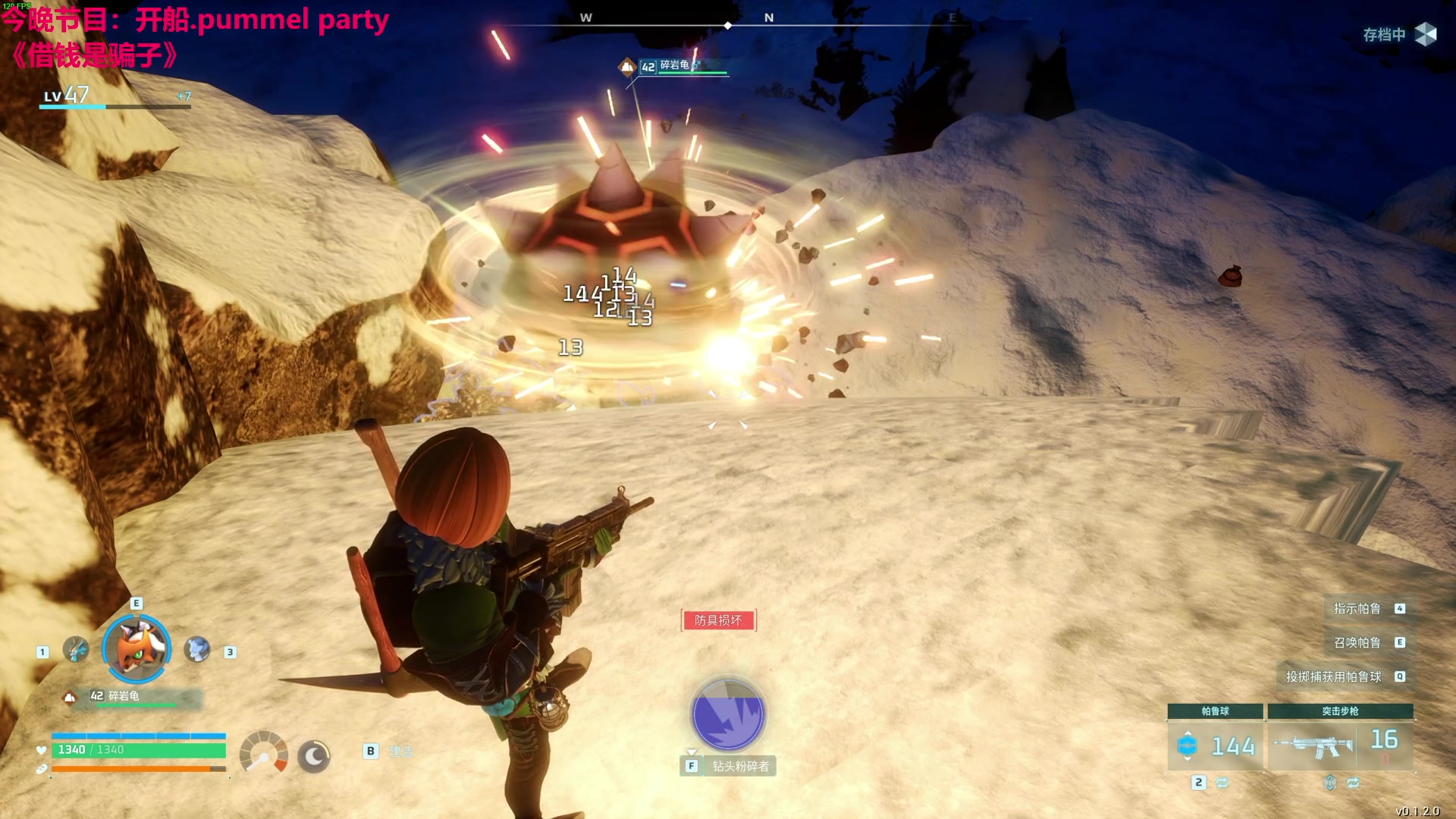Click the compass bar heading marker
This screenshot has height=819, width=1456.
[728, 26]
